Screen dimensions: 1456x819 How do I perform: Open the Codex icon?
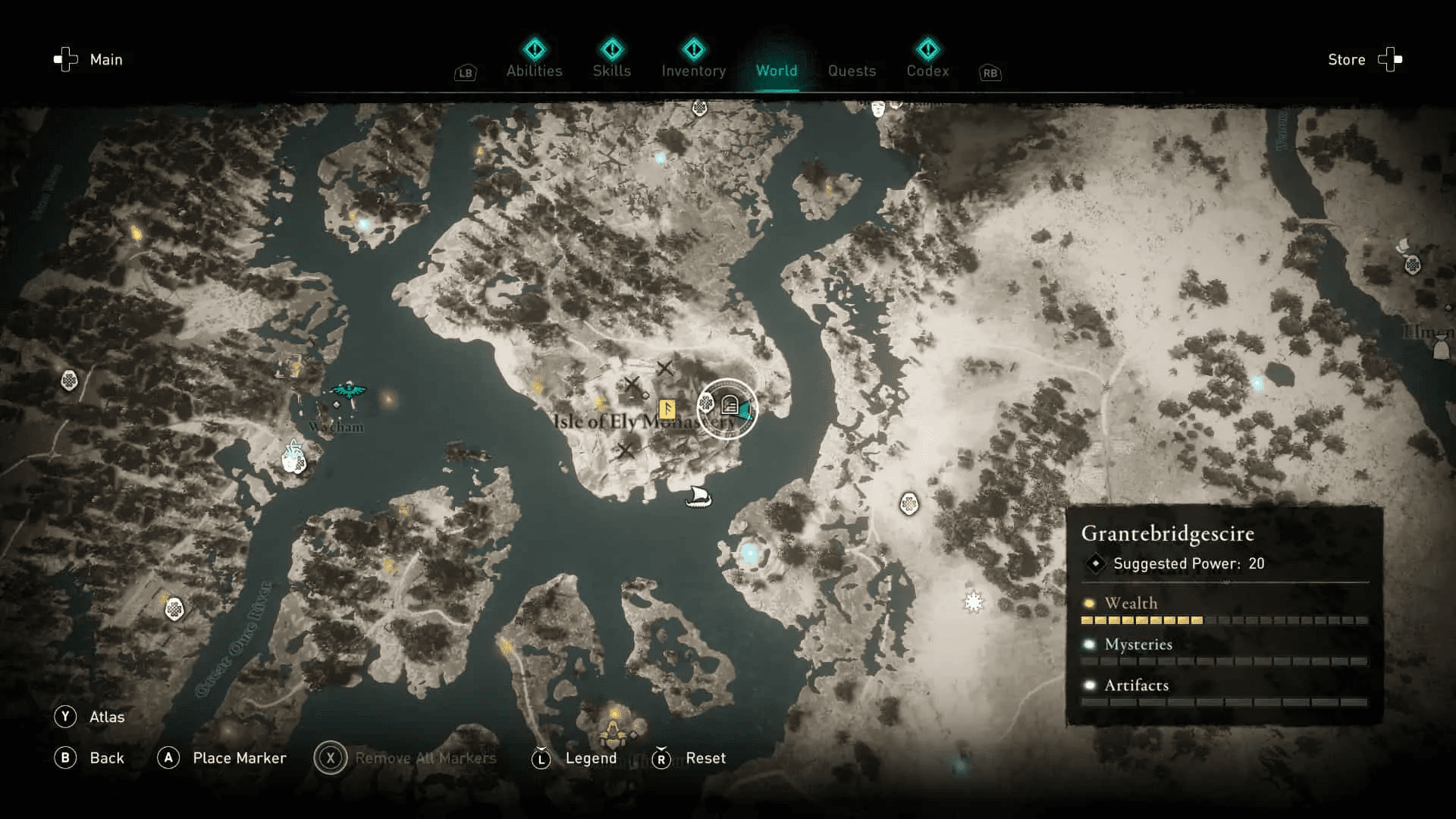[x=927, y=50]
